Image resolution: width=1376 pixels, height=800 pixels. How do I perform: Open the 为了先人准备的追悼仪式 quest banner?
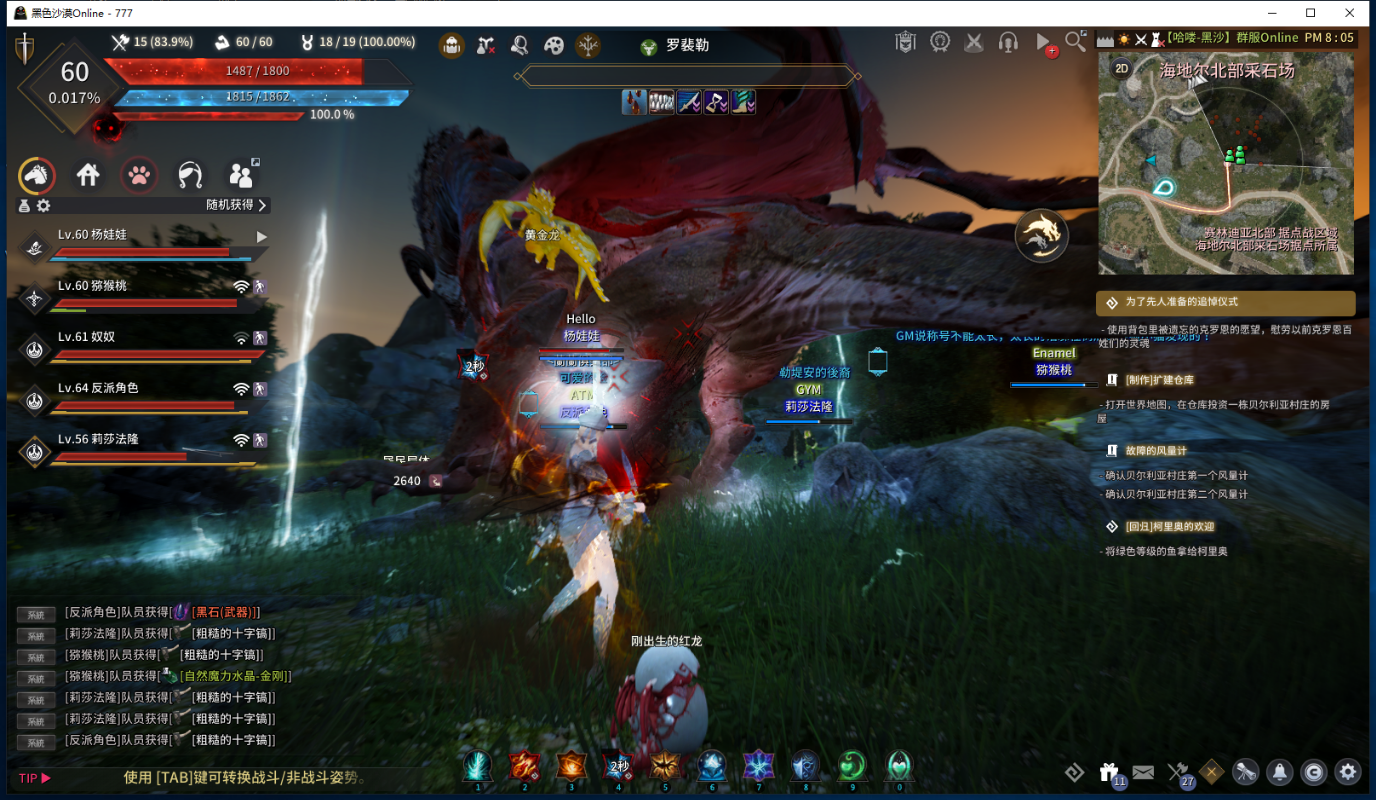pos(1226,302)
